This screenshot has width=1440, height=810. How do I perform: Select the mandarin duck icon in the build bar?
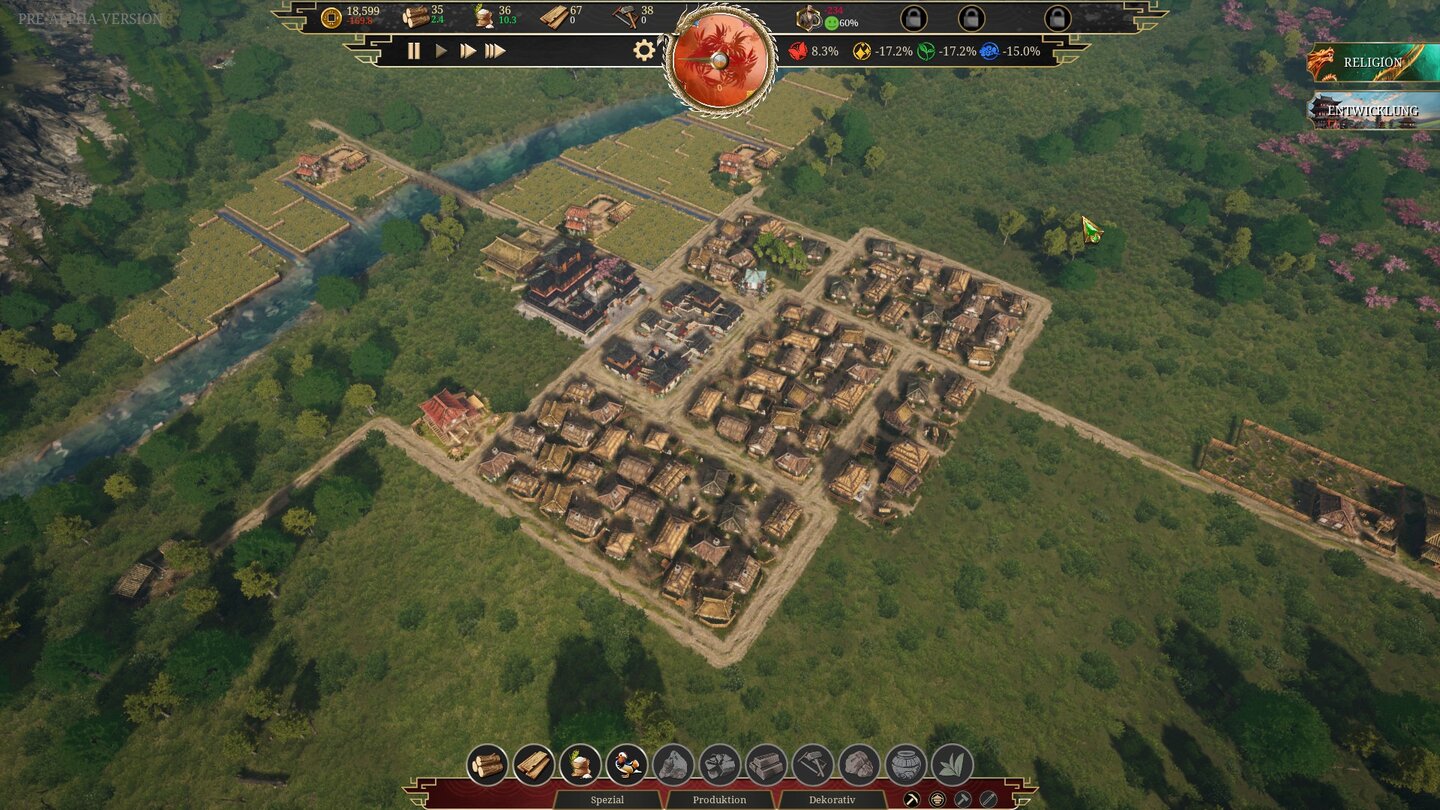[x=629, y=764]
